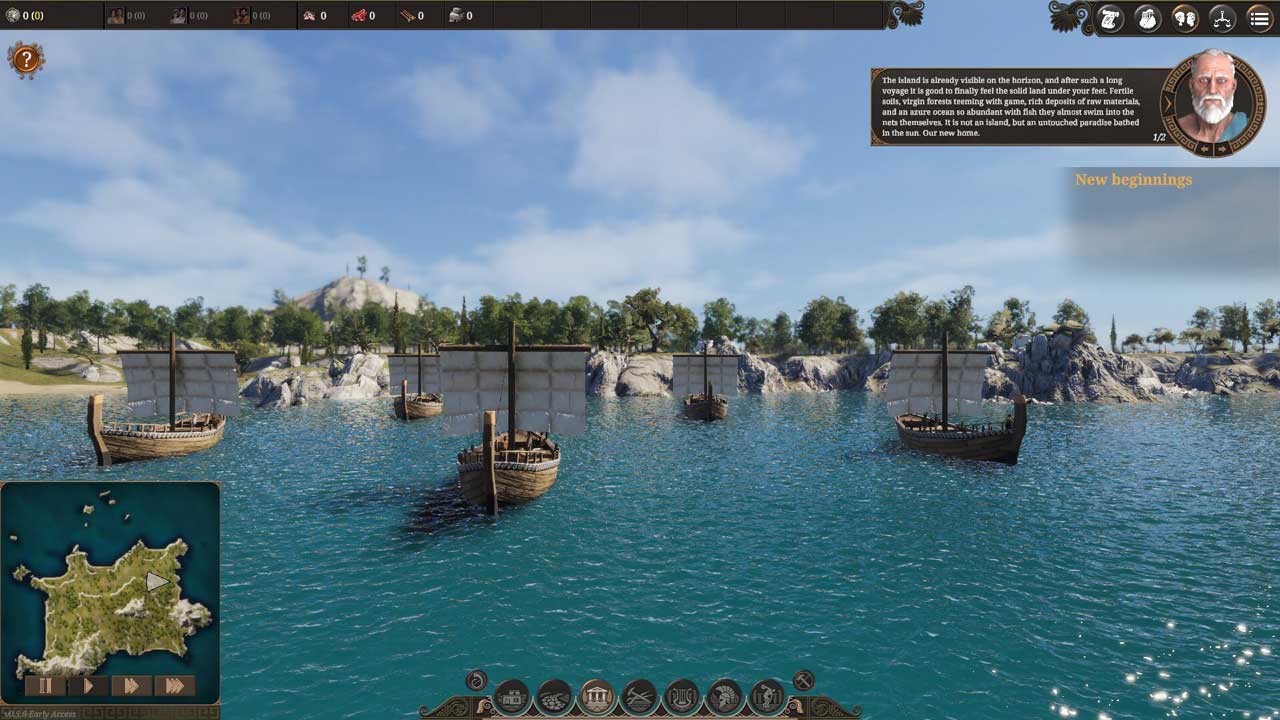Screen dimensions: 1280x720
Task: Click the spiral icon above the build bar
Action: click(x=477, y=681)
